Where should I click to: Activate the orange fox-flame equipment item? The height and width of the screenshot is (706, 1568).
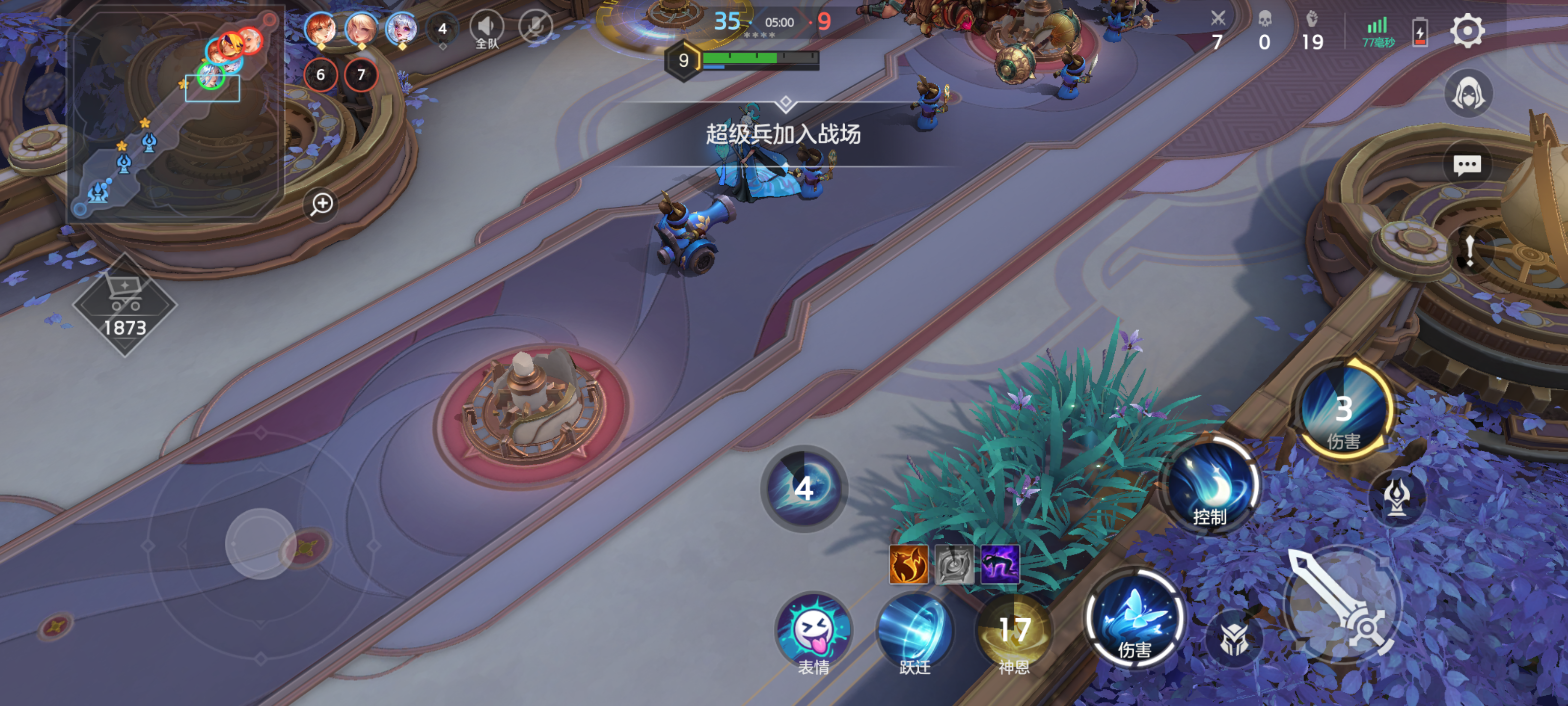pyautogui.click(x=909, y=565)
